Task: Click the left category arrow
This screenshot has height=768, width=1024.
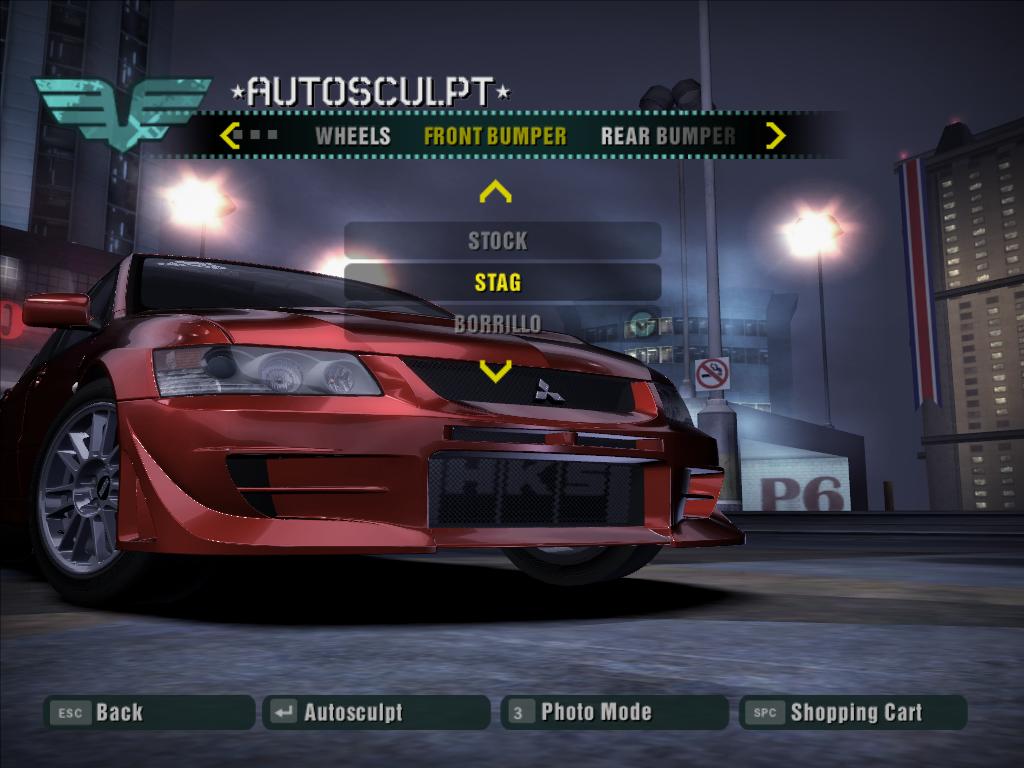Action: pos(229,135)
